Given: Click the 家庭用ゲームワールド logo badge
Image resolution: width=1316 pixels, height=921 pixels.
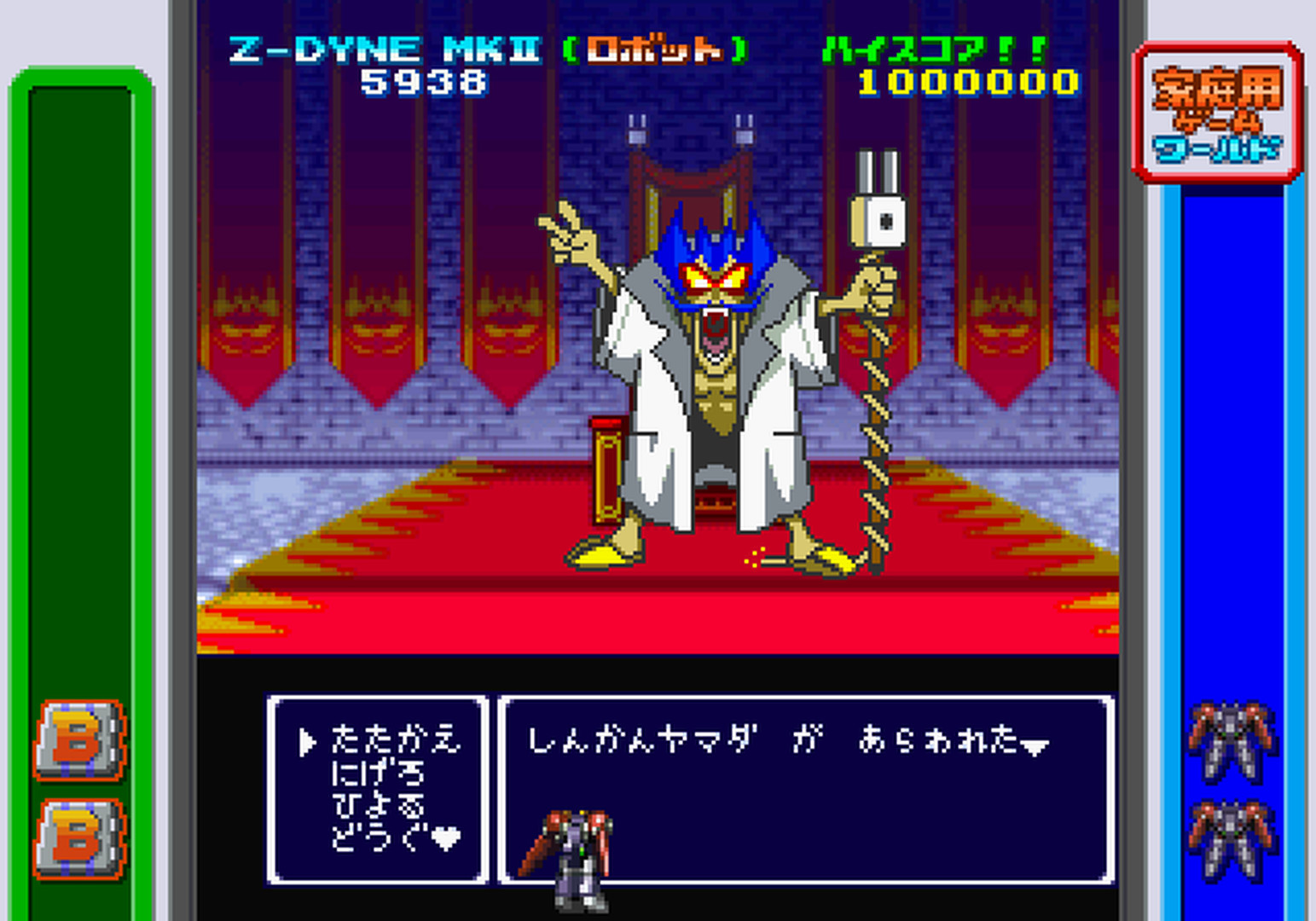Looking at the screenshot, I should (x=1218, y=112).
